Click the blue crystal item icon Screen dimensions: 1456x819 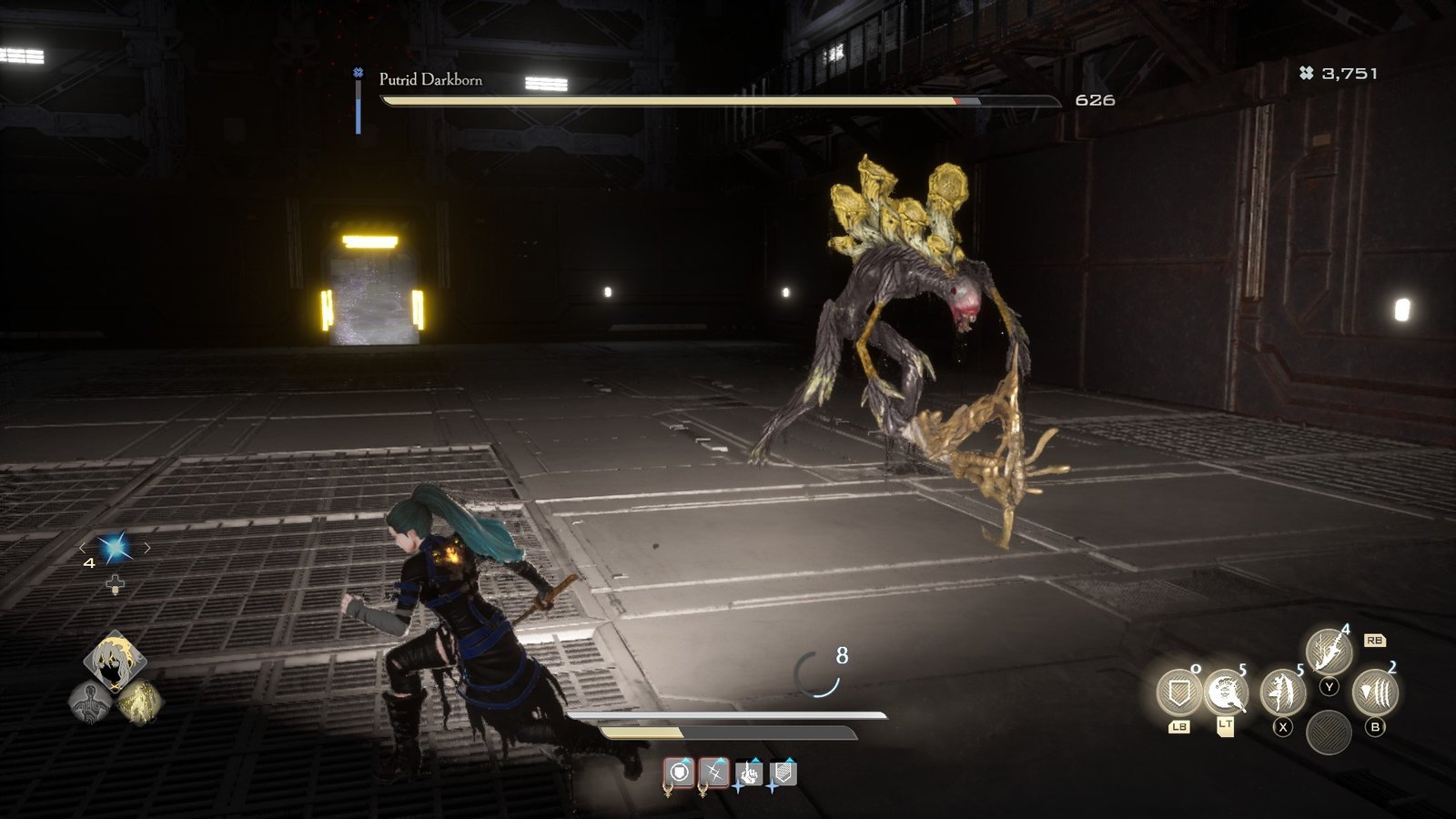point(114,547)
